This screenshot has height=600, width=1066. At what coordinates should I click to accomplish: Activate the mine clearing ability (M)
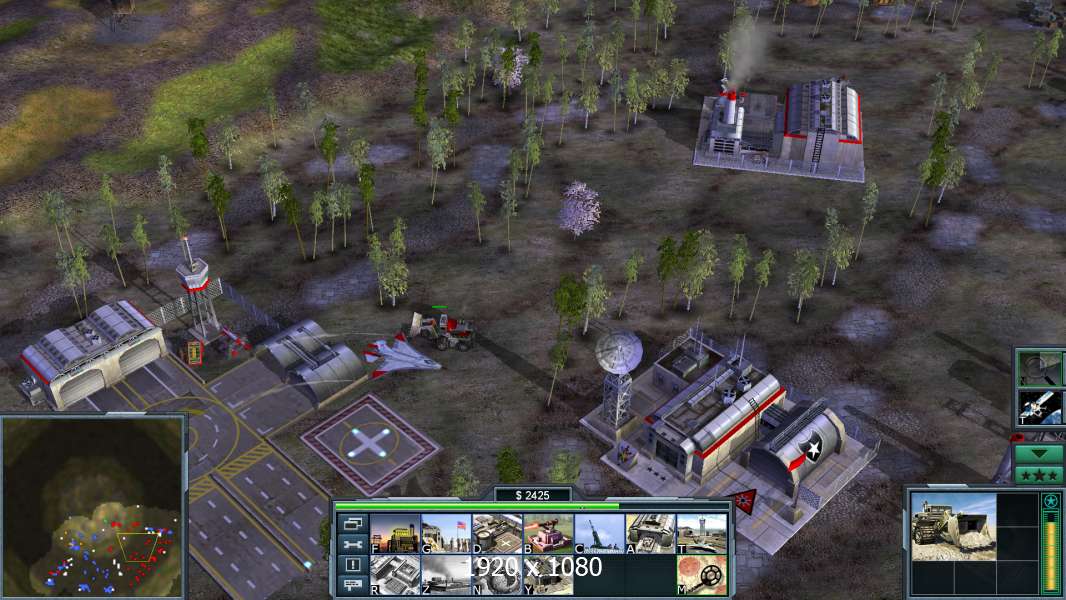pos(702,575)
